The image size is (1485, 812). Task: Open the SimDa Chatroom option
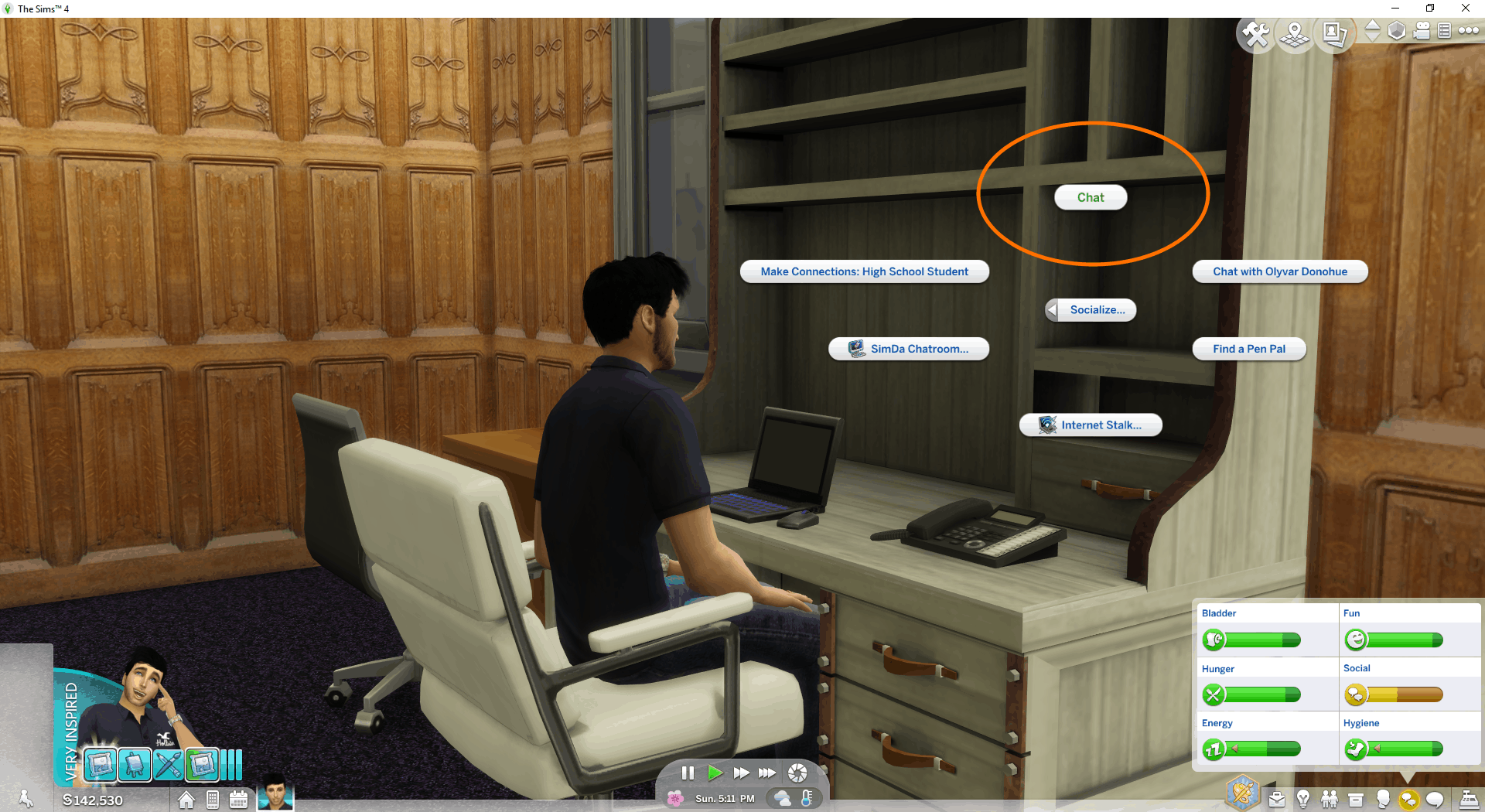coord(909,349)
